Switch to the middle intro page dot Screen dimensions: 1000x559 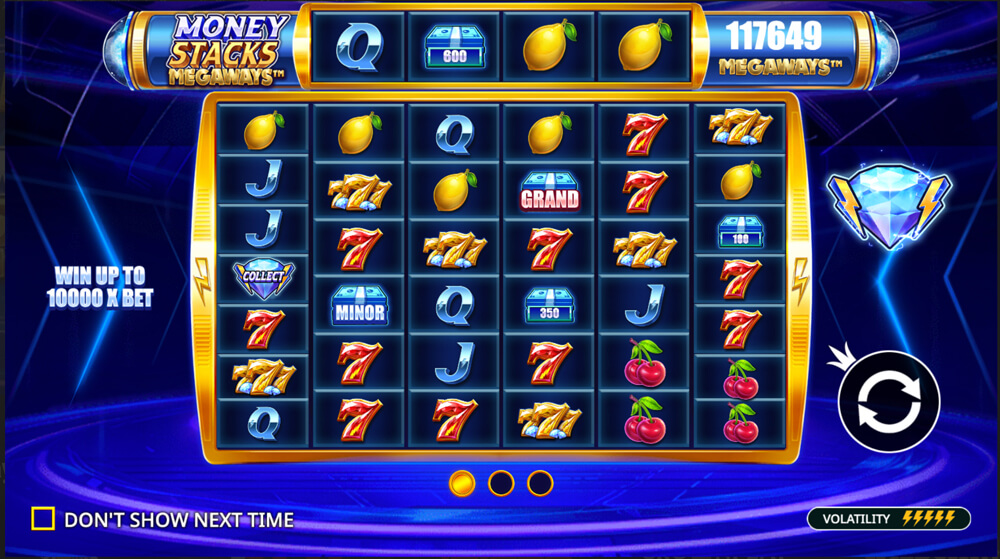coord(501,484)
